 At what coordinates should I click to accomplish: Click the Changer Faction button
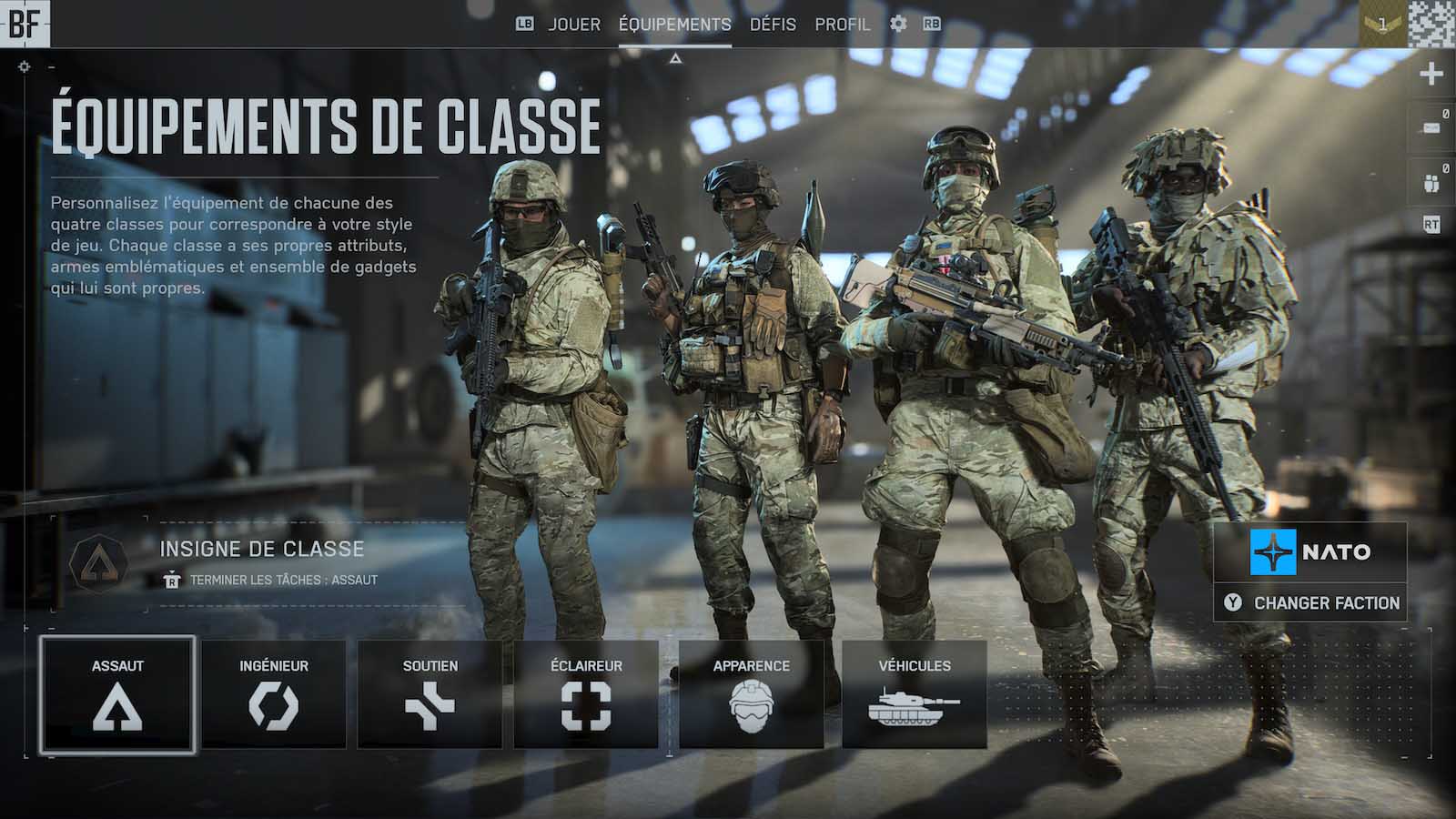pyautogui.click(x=1310, y=602)
